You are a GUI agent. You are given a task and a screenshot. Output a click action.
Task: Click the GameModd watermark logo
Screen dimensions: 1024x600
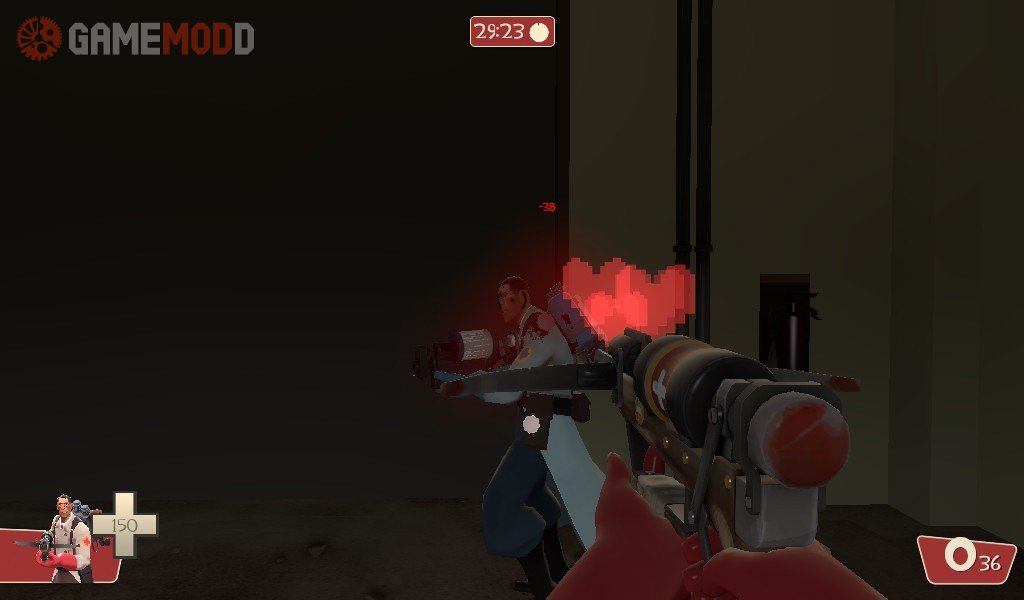point(135,39)
